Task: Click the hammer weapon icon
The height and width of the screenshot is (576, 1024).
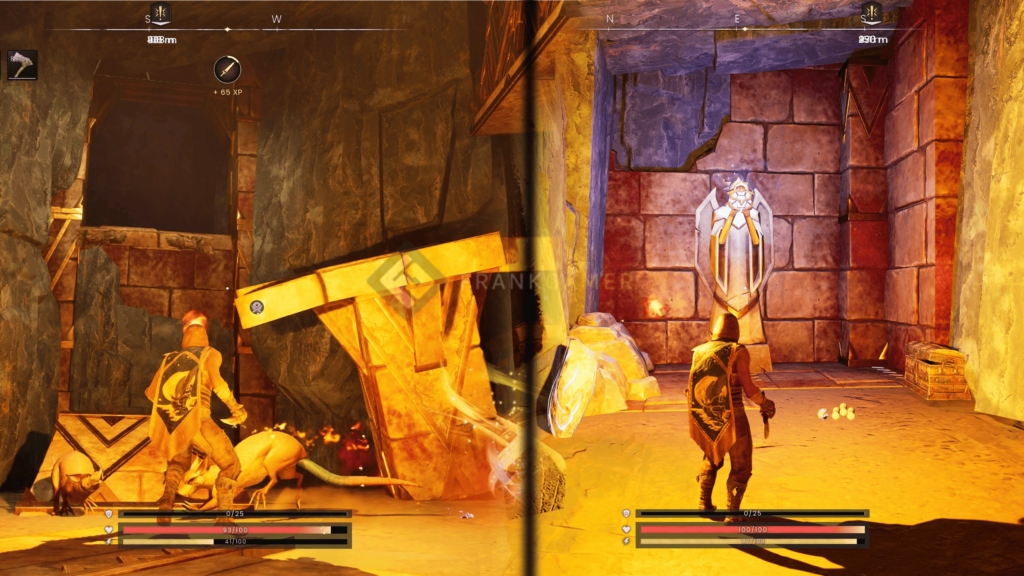Action: 22,65
